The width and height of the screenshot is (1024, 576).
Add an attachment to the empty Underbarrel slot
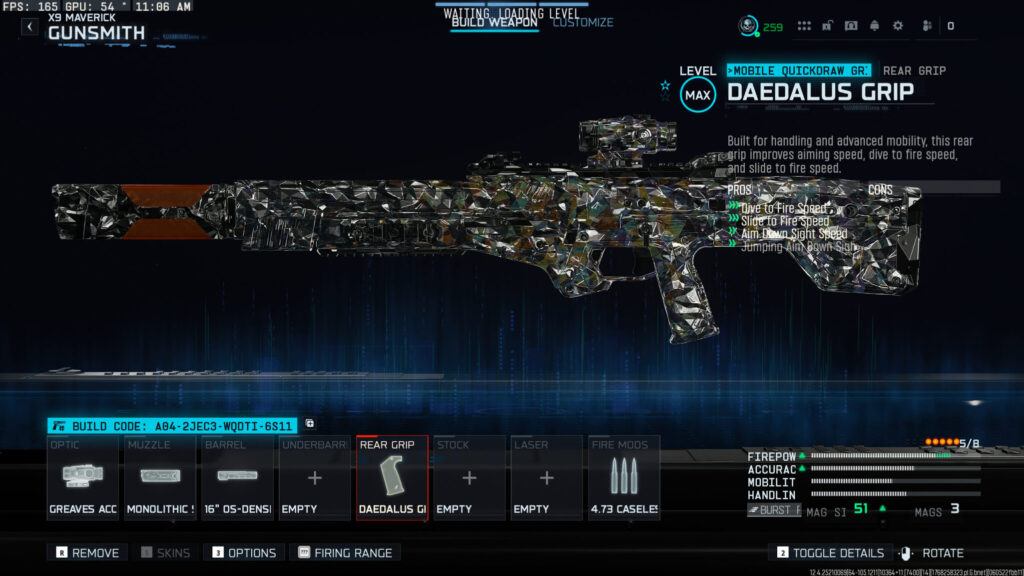[x=314, y=477]
